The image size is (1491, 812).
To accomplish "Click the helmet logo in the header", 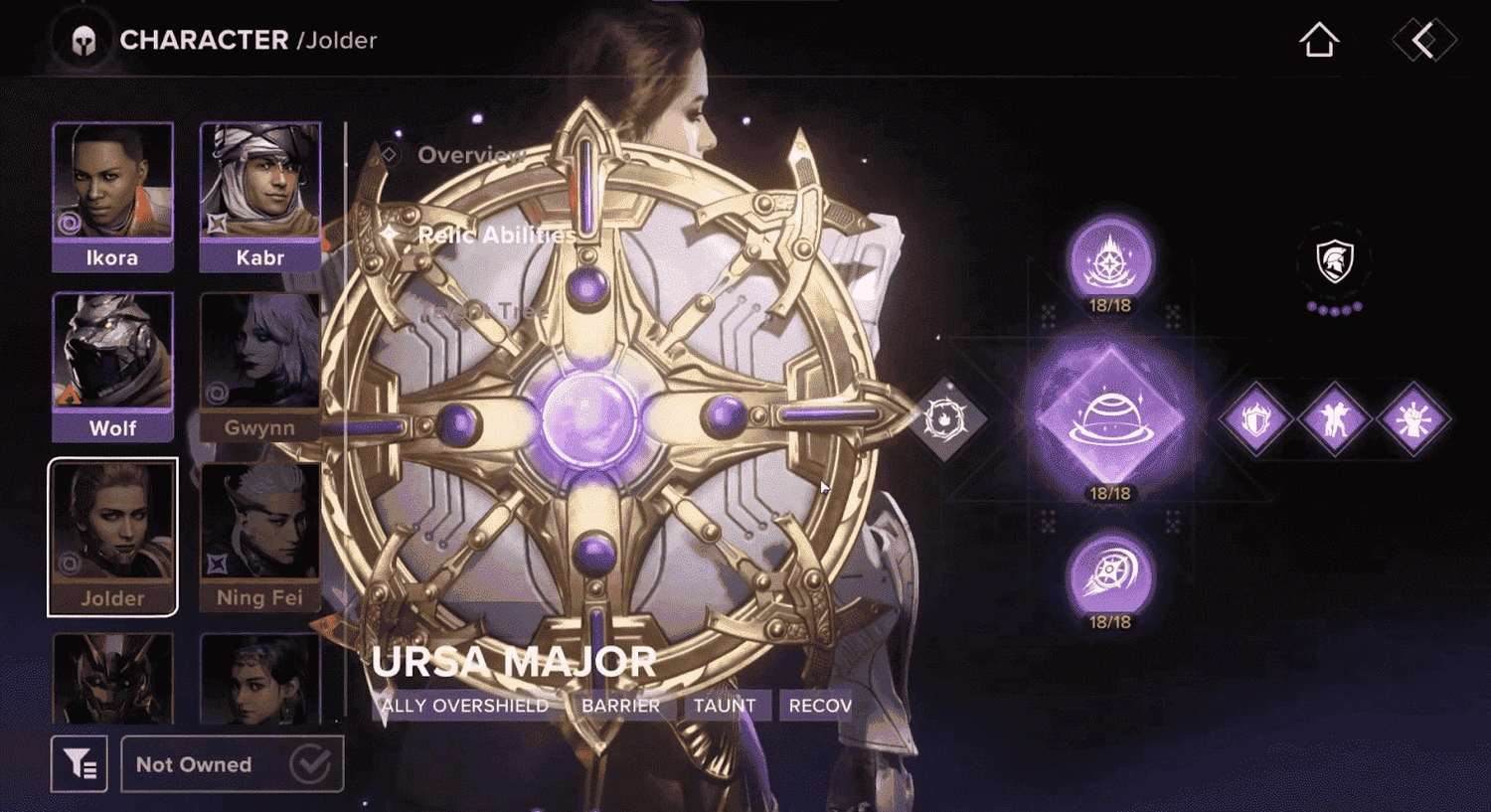I will pyautogui.click(x=84, y=40).
